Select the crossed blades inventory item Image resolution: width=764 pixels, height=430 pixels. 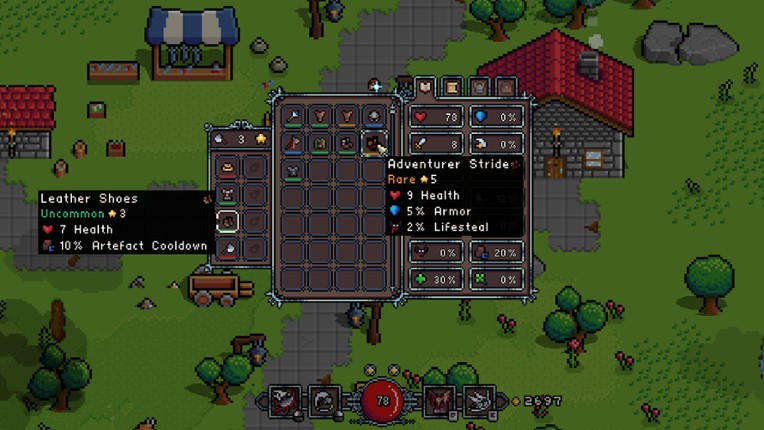pyautogui.click(x=293, y=170)
